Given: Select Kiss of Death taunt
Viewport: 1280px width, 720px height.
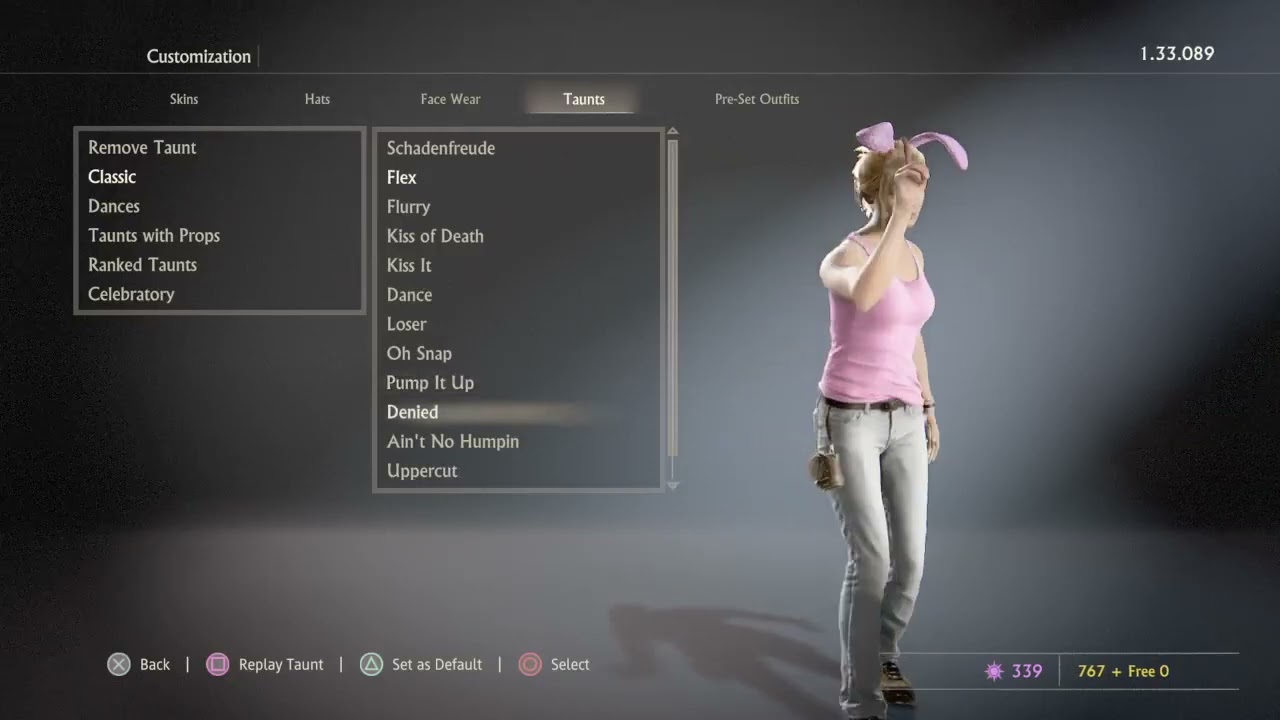Looking at the screenshot, I should point(435,236).
